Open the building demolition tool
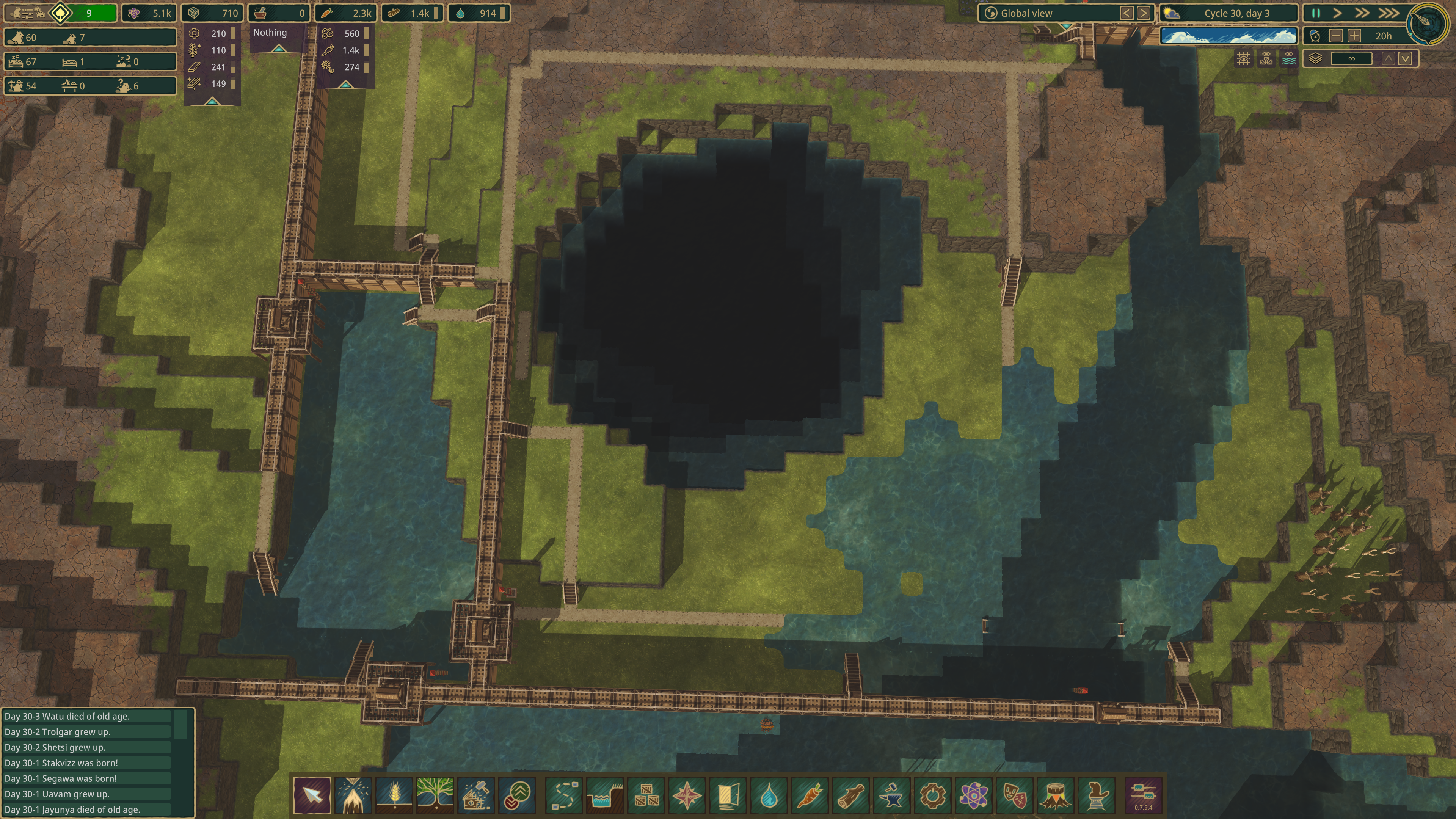The width and height of the screenshot is (1456, 819). point(476,795)
